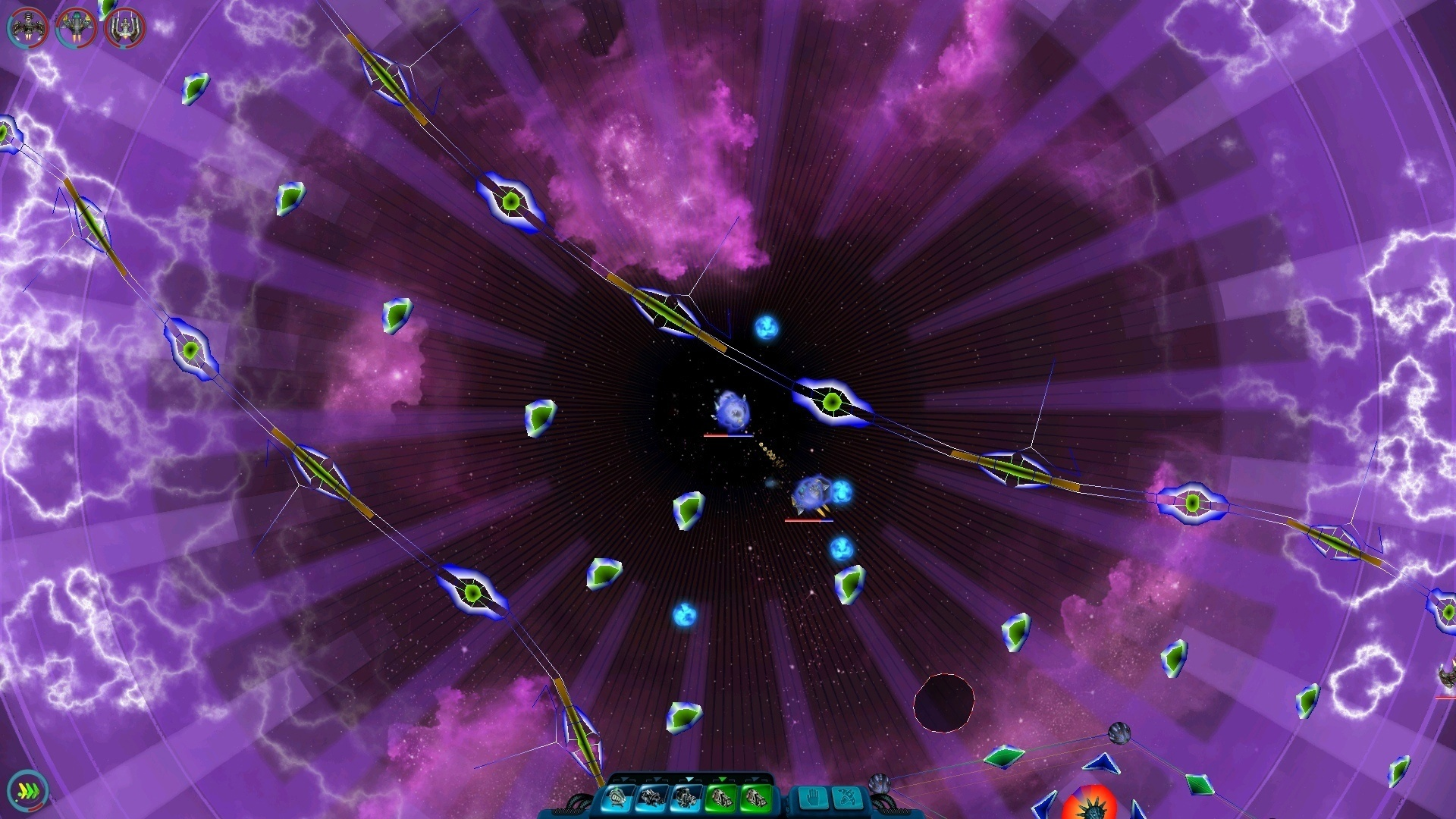Select the claw-winged dark ship portrait

click(x=27, y=28)
